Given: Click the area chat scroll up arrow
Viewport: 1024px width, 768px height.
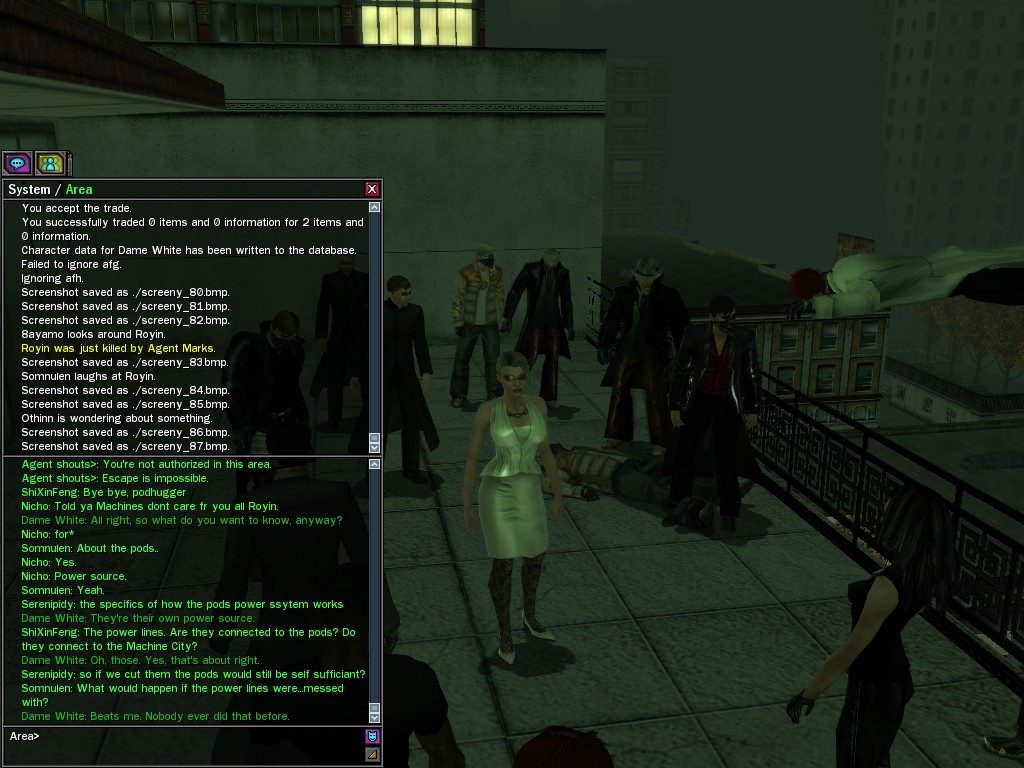Looking at the screenshot, I should [375, 464].
